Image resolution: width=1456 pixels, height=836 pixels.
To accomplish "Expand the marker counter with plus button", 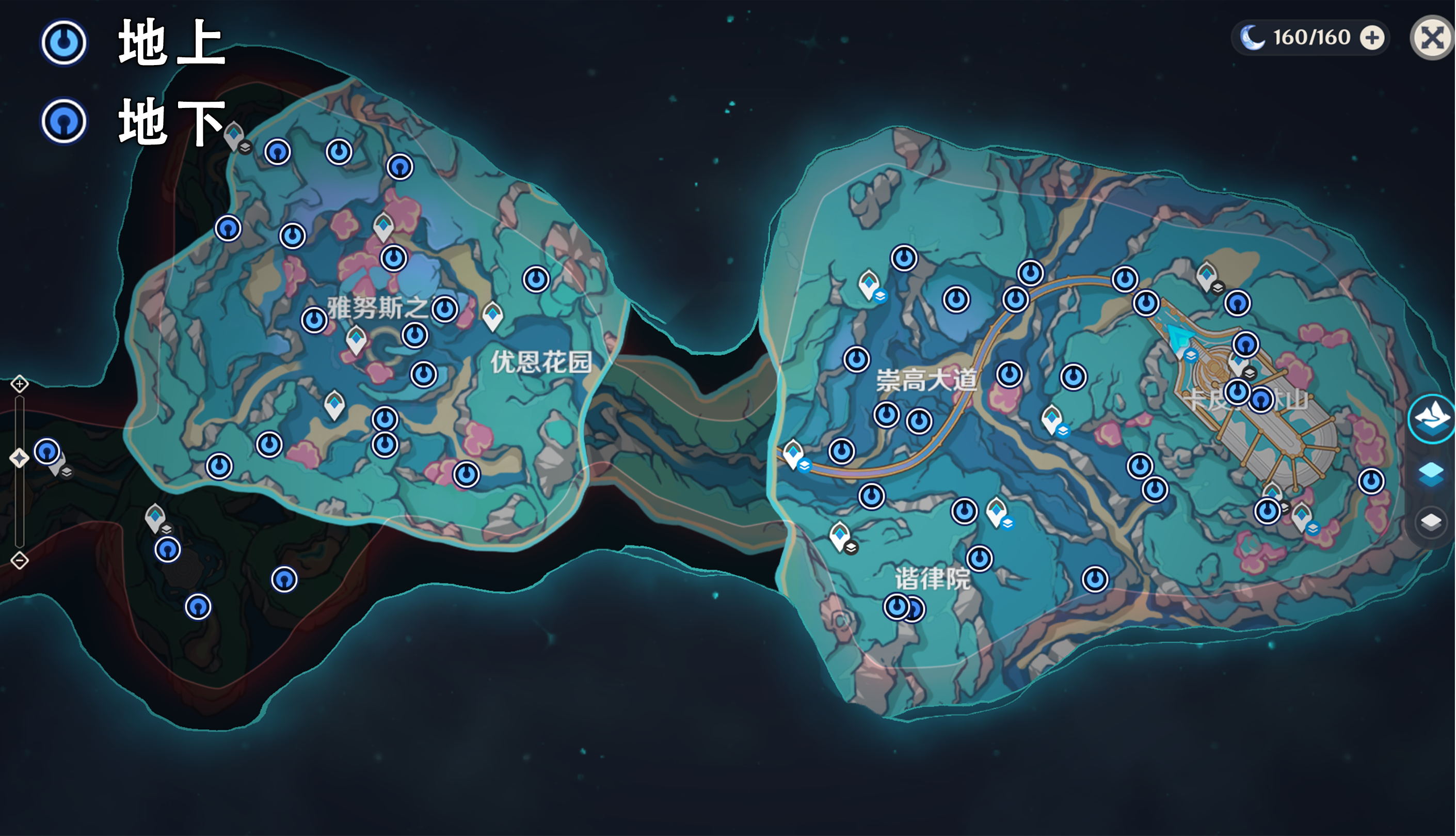I will (x=1372, y=37).
